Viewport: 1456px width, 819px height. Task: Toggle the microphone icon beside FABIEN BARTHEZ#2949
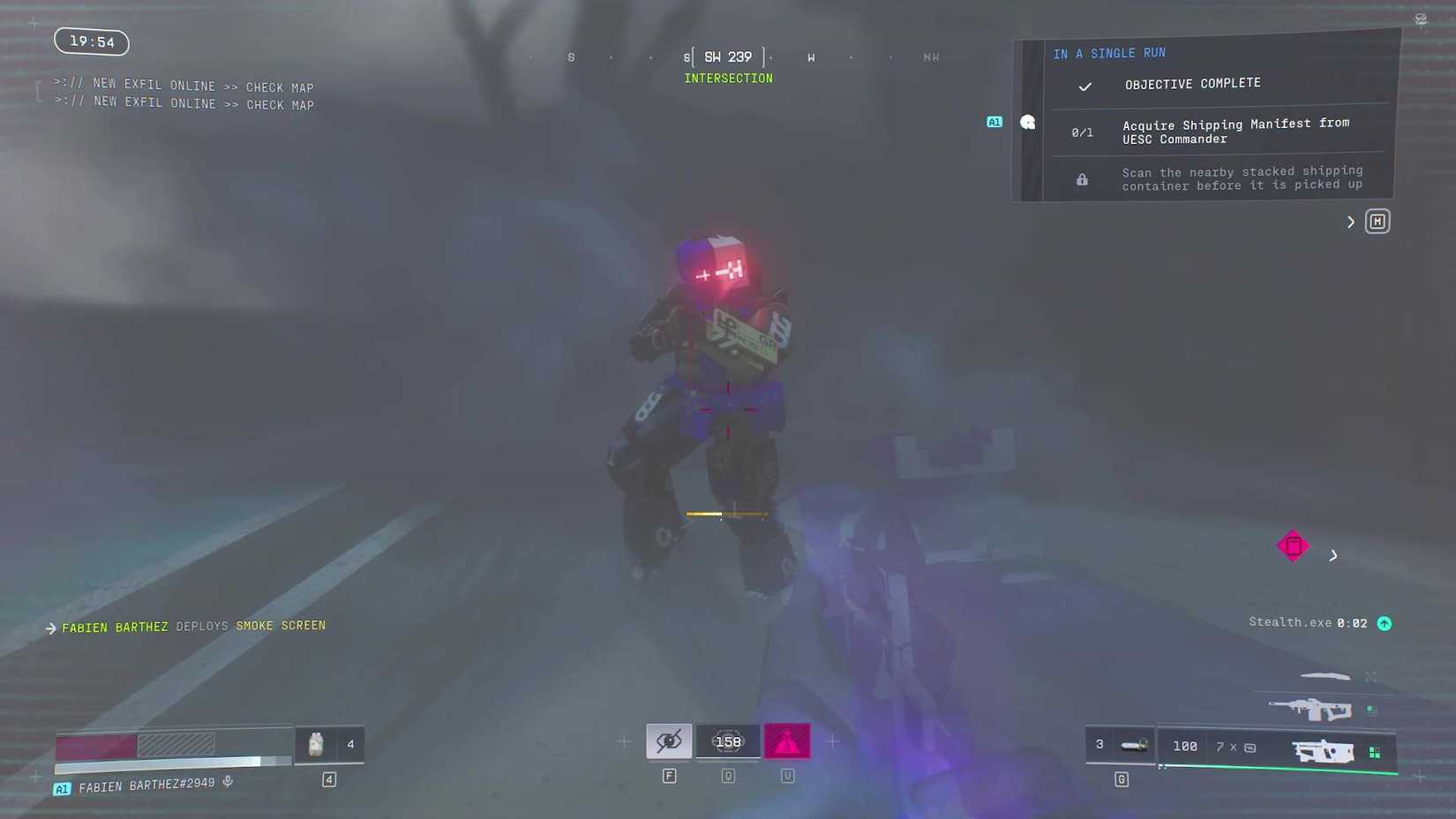coord(228,781)
